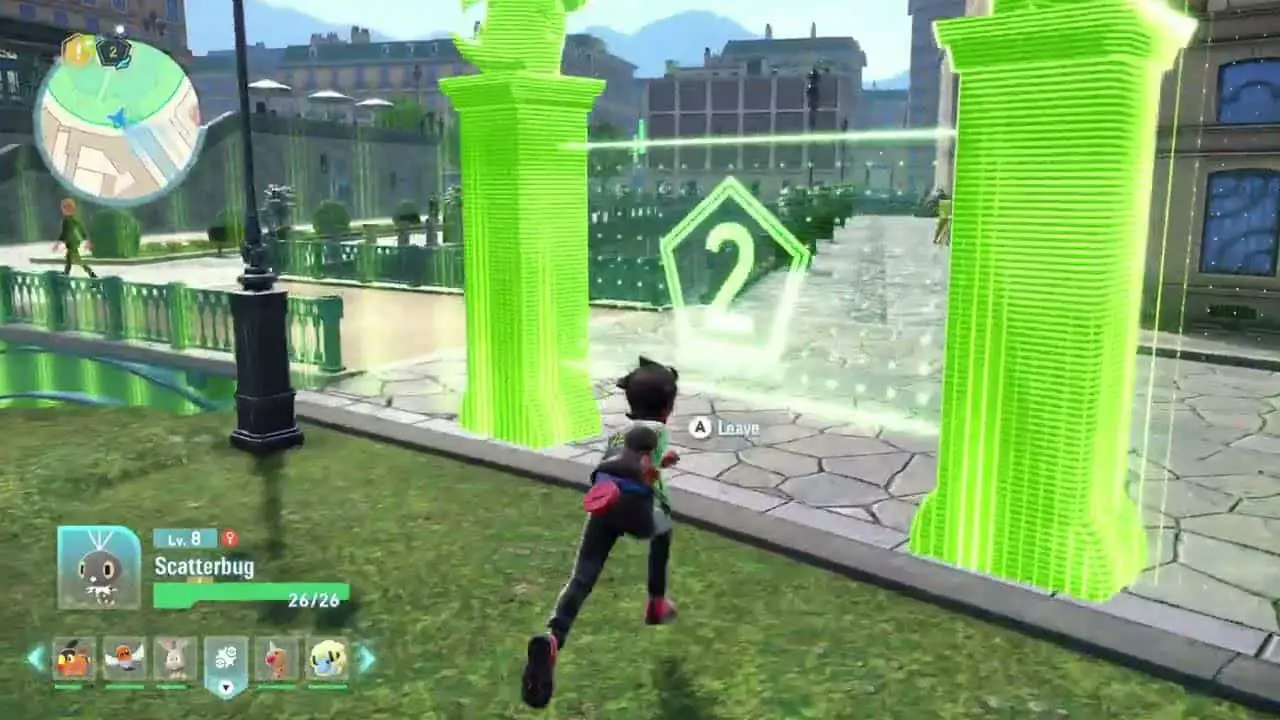This screenshot has width=1280, height=720.
Task: Select the orange exclamation marker on minimap
Action: pyautogui.click(x=77, y=49)
